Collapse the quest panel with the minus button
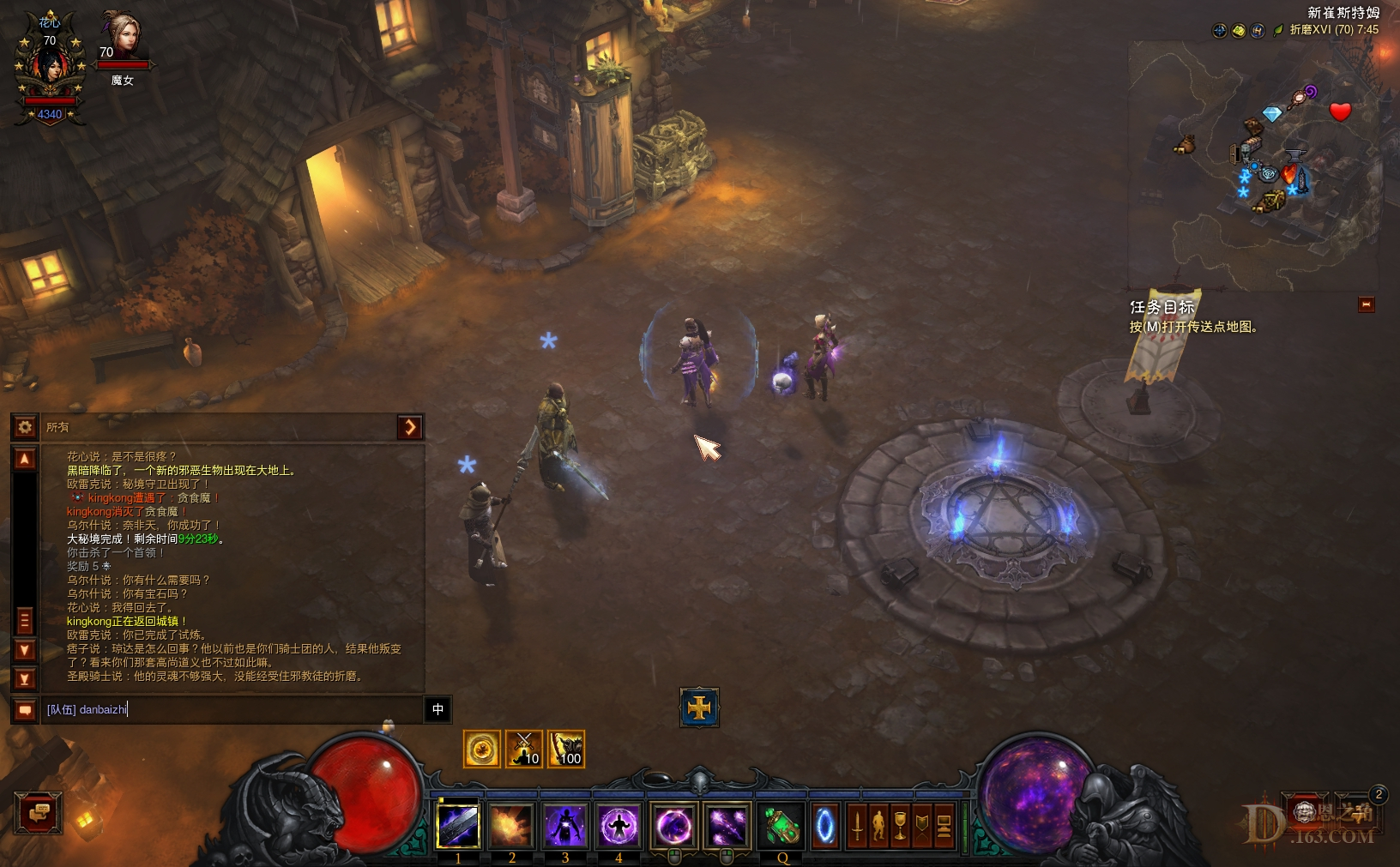Screen dimensions: 1400x867 pyautogui.click(x=1367, y=304)
